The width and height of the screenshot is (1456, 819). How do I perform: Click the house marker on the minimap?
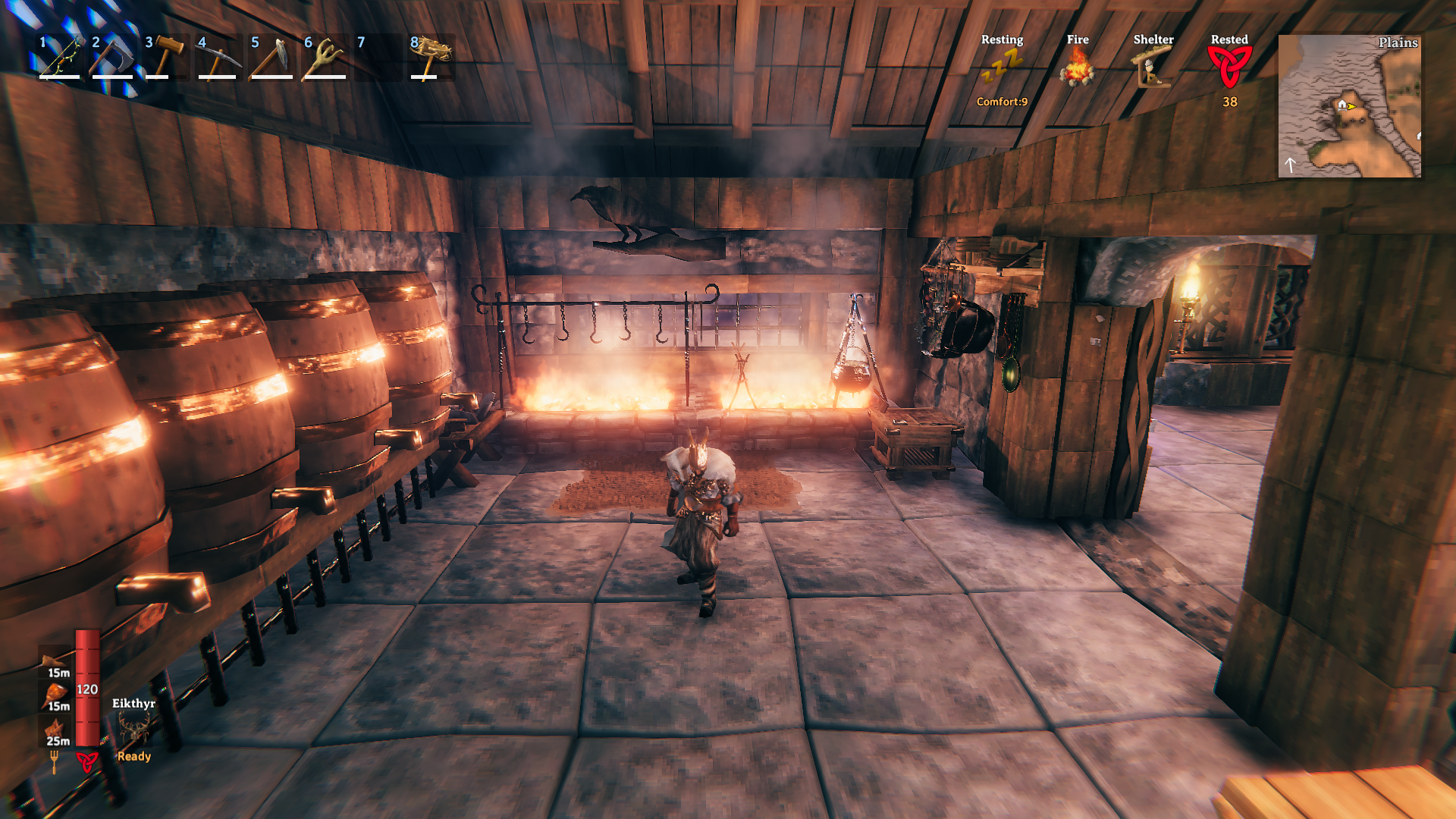[1342, 105]
